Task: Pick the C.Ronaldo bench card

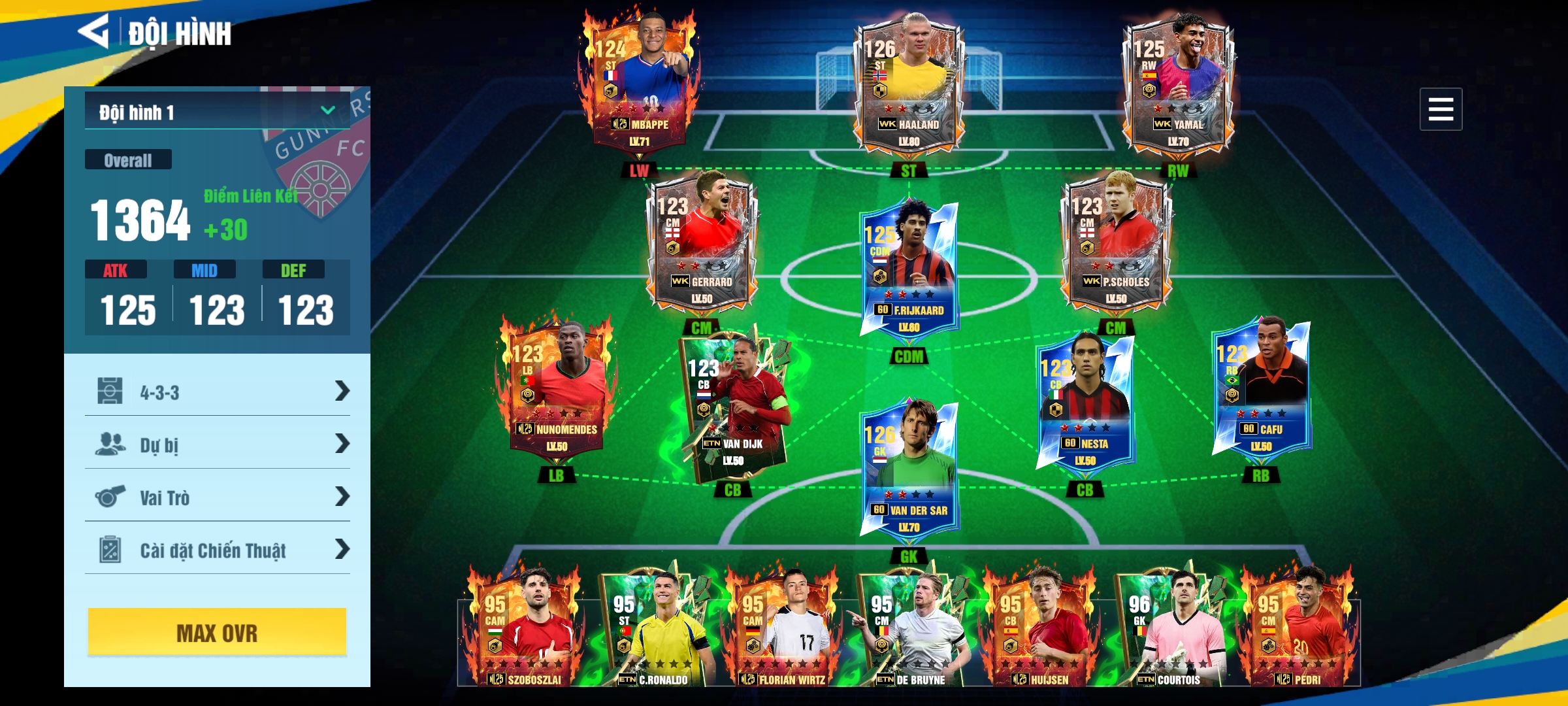Action: click(657, 631)
